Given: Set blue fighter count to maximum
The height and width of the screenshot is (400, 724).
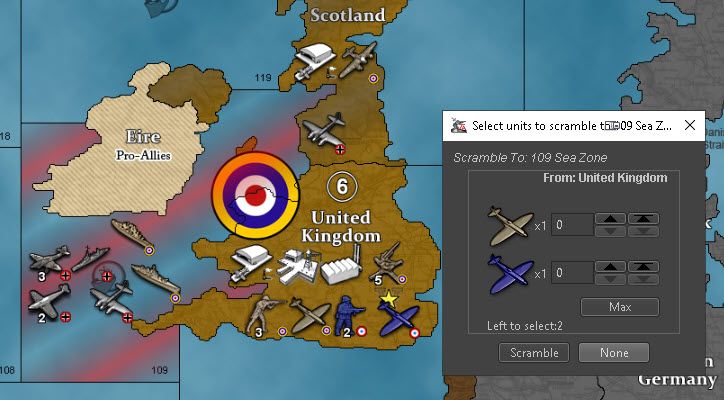Looking at the screenshot, I should pos(643,266).
